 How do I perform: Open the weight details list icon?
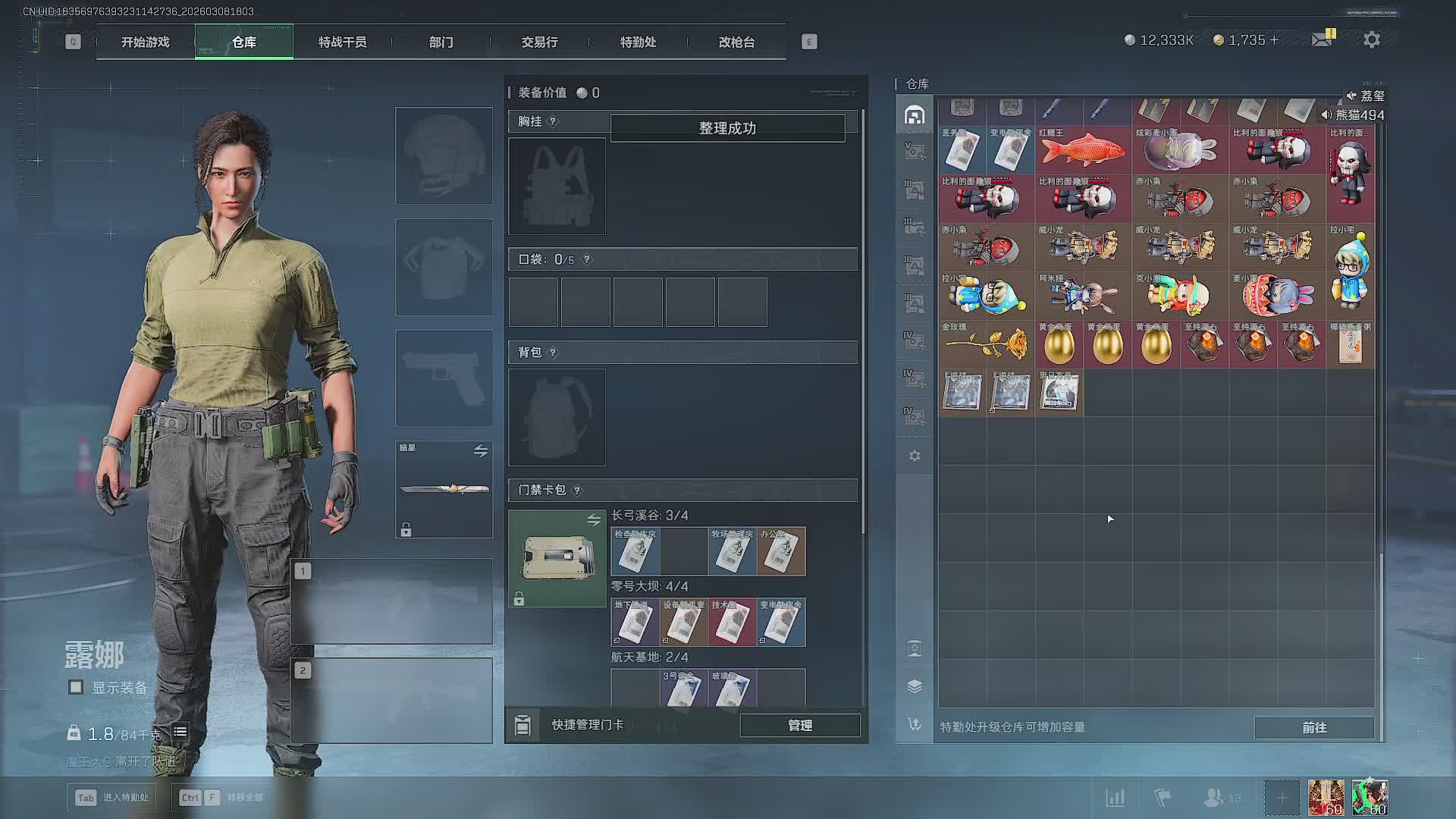pos(180,732)
